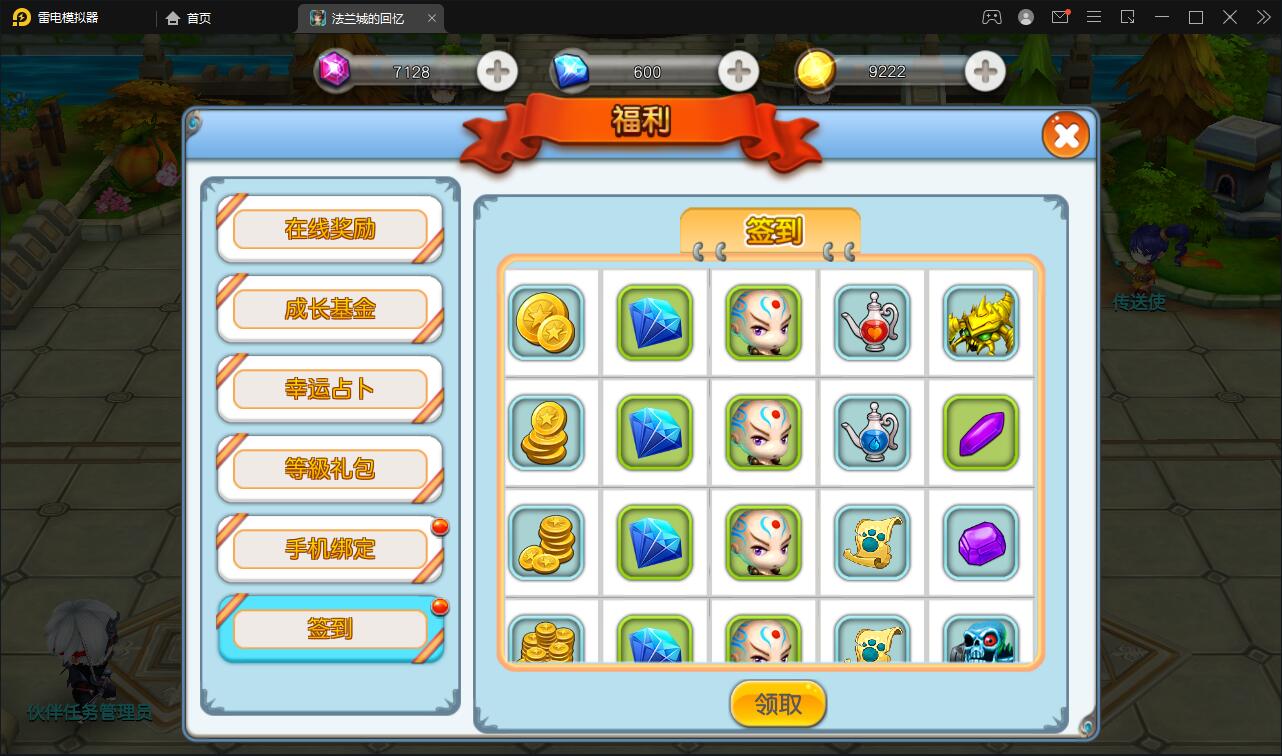
Task: Select the golden beetle monster reward icon
Action: (x=981, y=324)
